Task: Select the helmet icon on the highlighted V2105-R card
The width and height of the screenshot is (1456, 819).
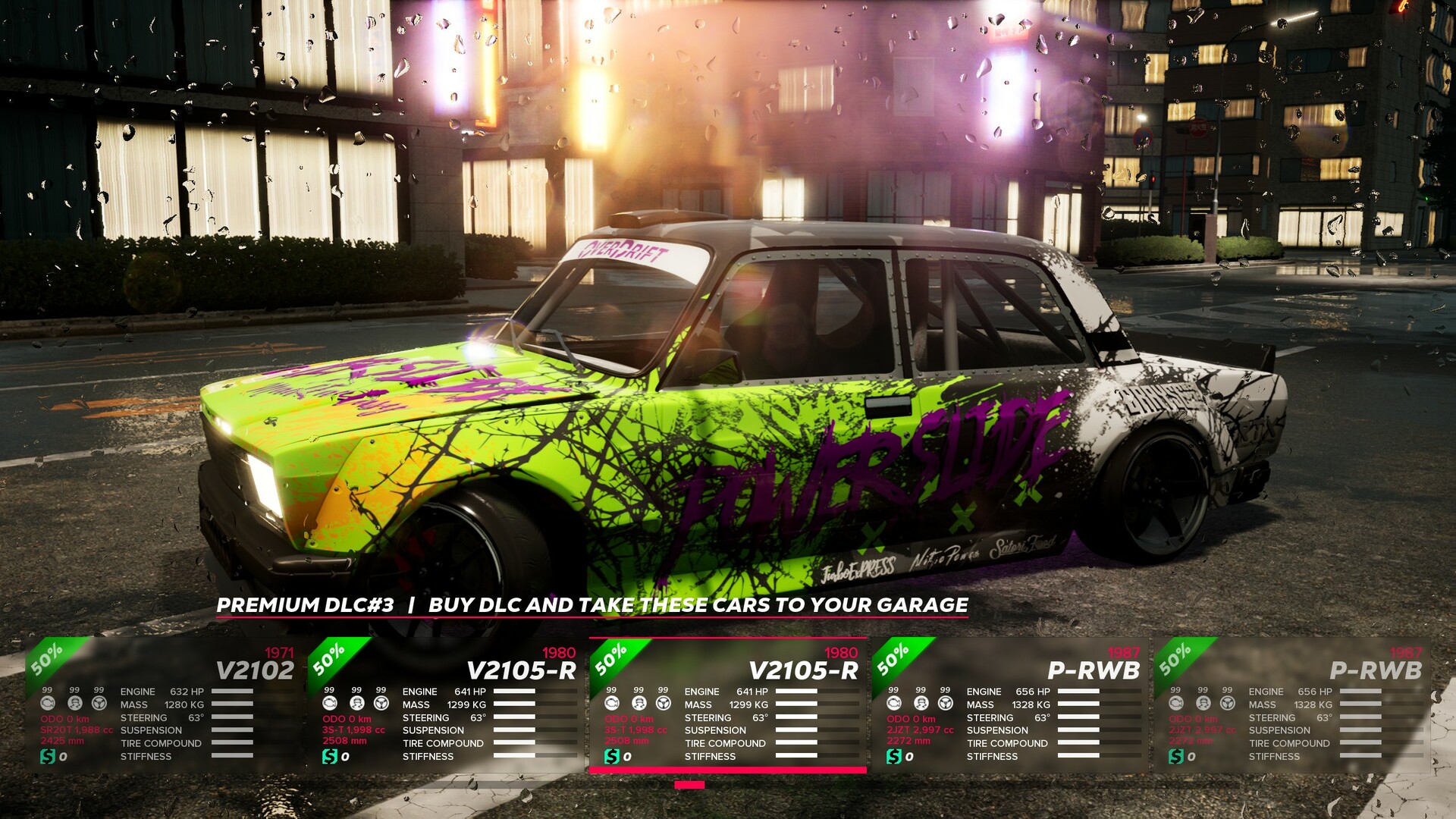Action: click(x=641, y=704)
